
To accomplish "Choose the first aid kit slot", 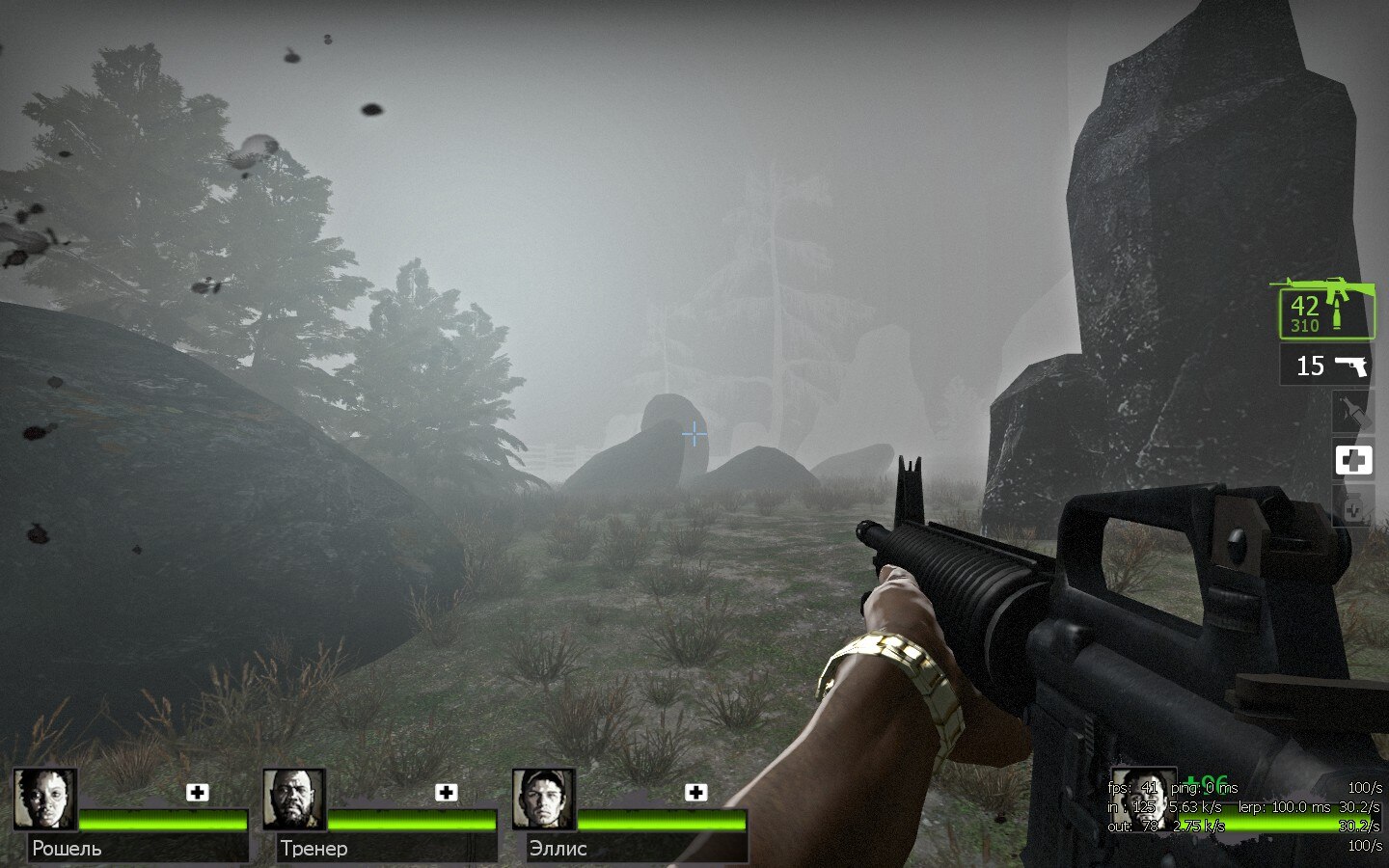I will (1353, 461).
